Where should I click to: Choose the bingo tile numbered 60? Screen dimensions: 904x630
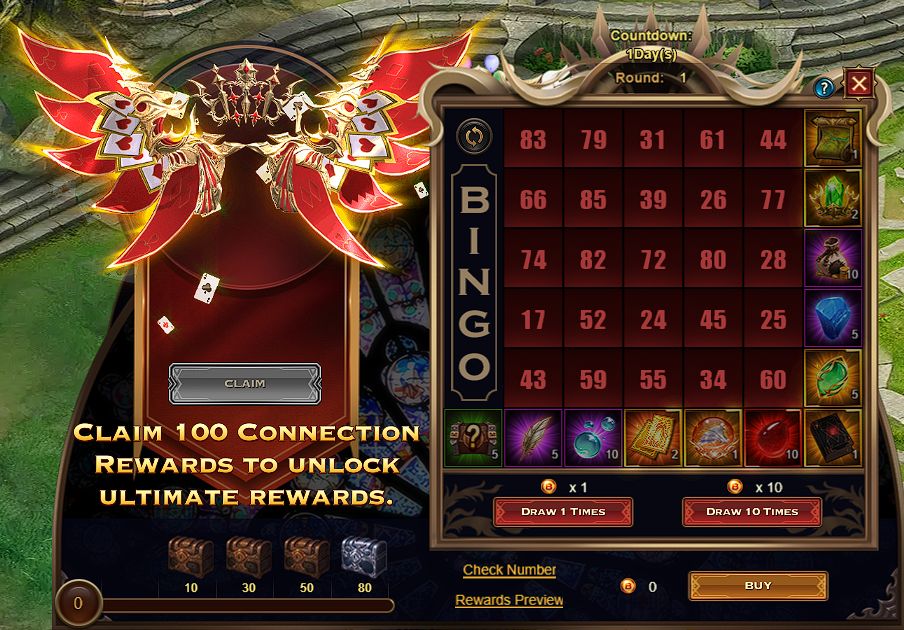pos(773,380)
